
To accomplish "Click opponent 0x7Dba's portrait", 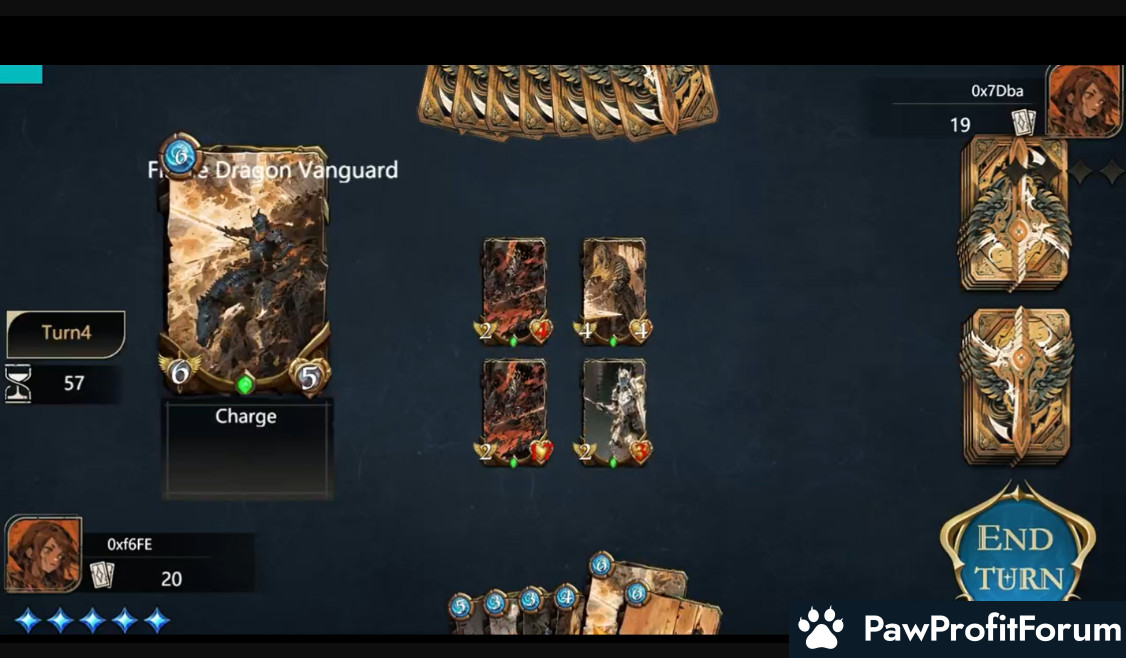I will click(x=1084, y=101).
